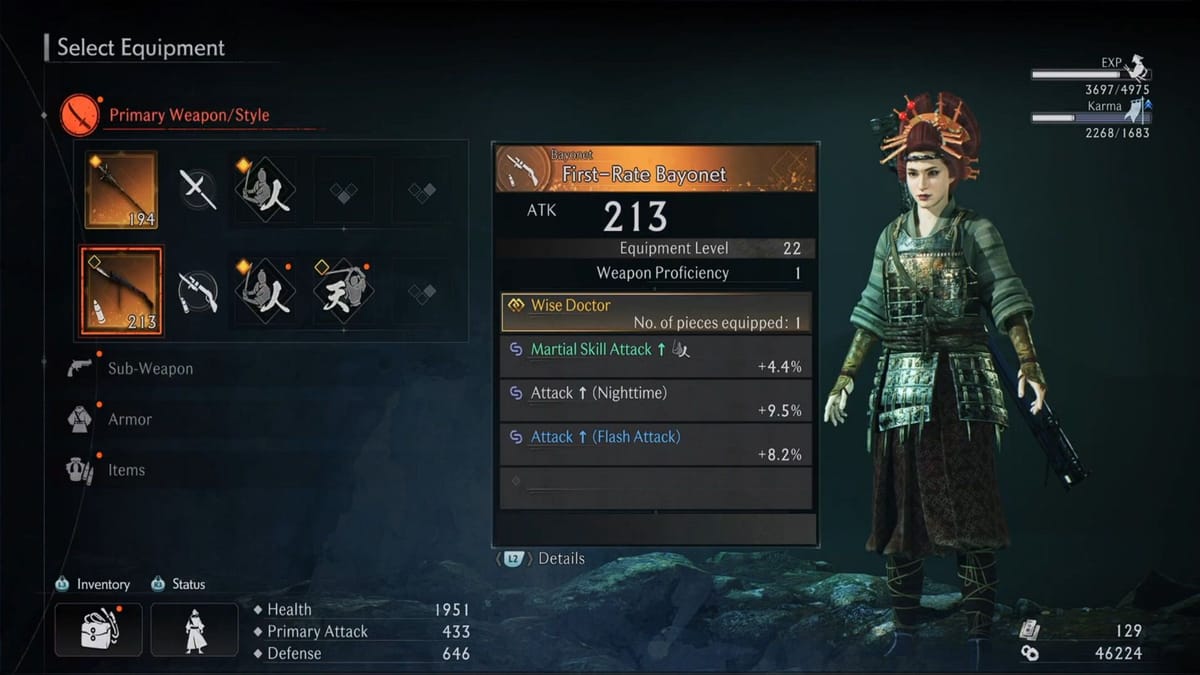Screen dimensions: 1200x675
Task: Select the 194 attack weapon slot
Action: [121, 189]
